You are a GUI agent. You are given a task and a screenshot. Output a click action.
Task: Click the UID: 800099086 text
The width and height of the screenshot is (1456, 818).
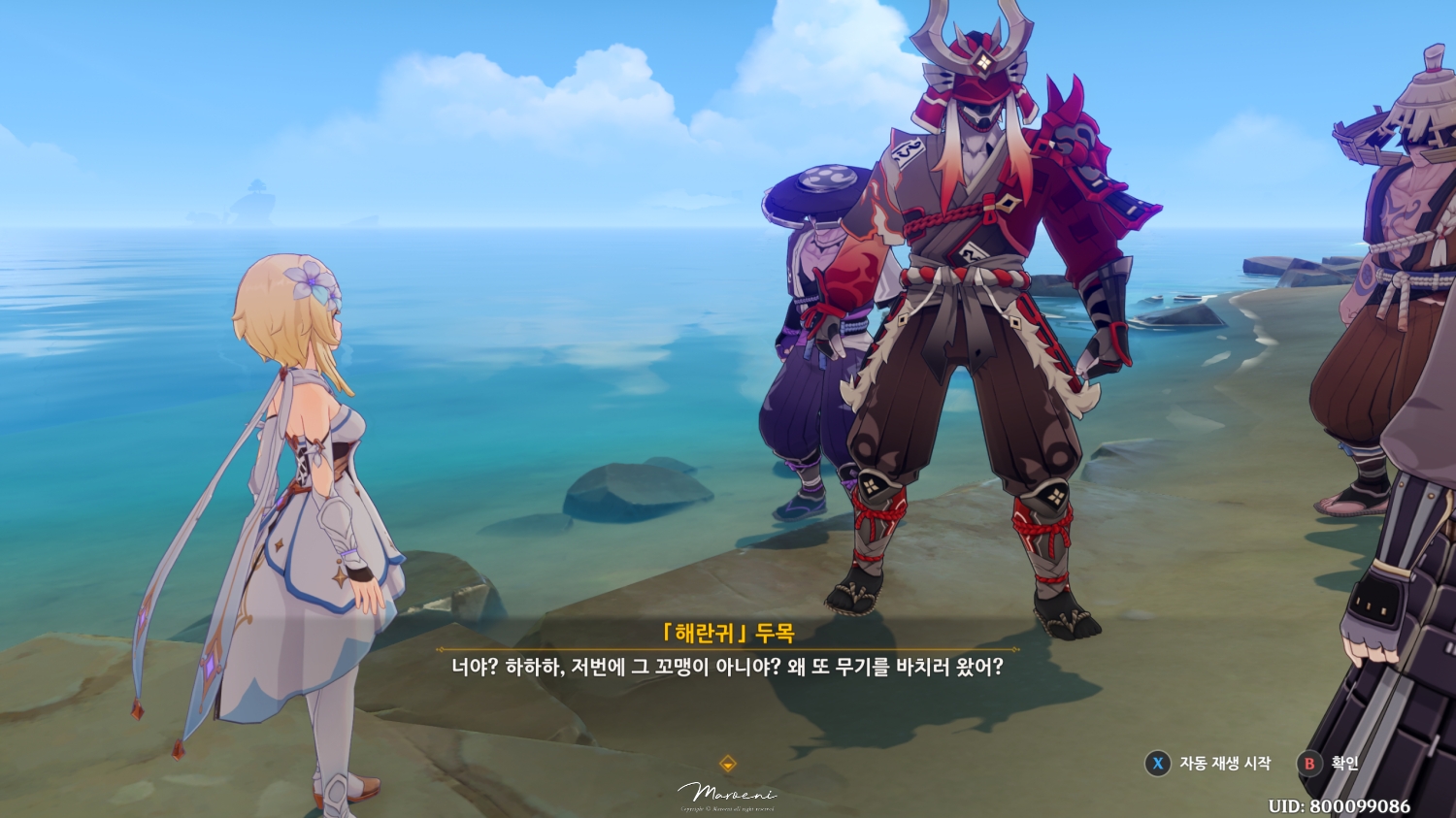pos(1338,803)
